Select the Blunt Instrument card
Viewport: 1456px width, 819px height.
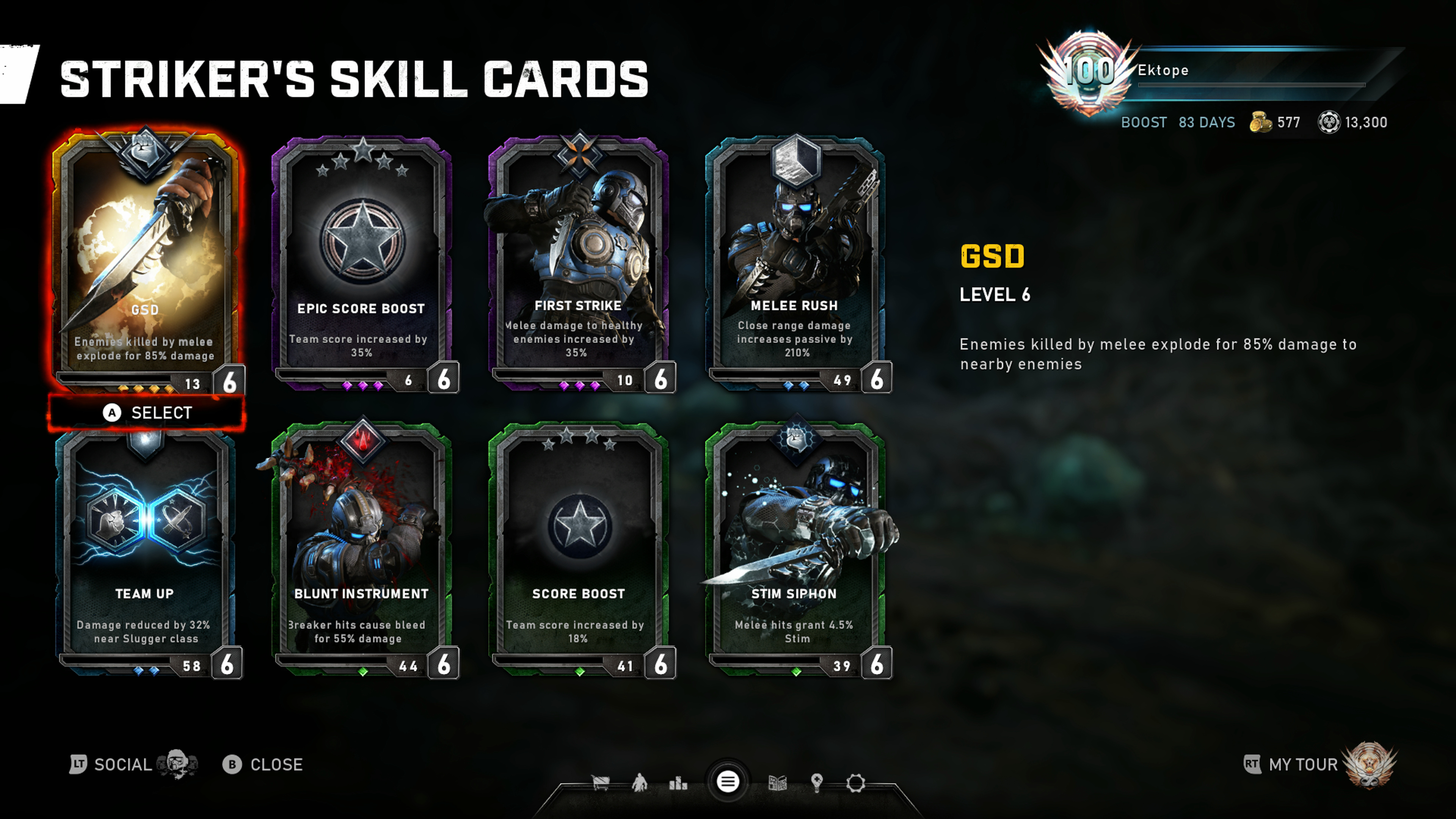pyautogui.click(x=362, y=548)
